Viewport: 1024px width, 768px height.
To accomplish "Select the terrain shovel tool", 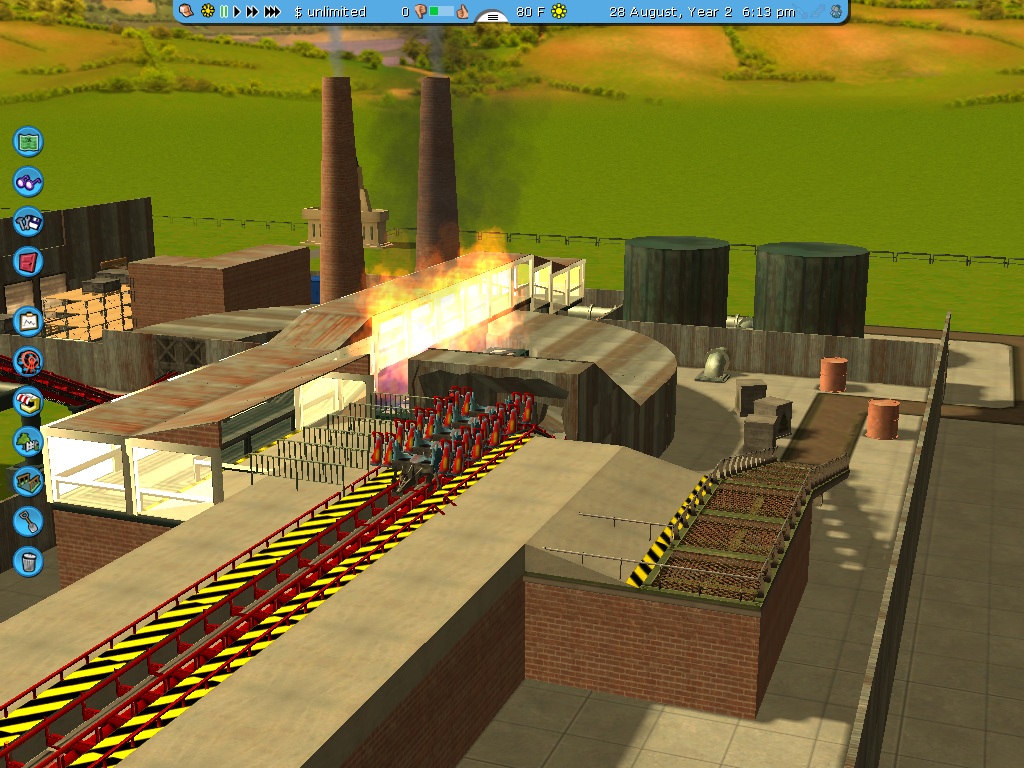I will point(29,520).
